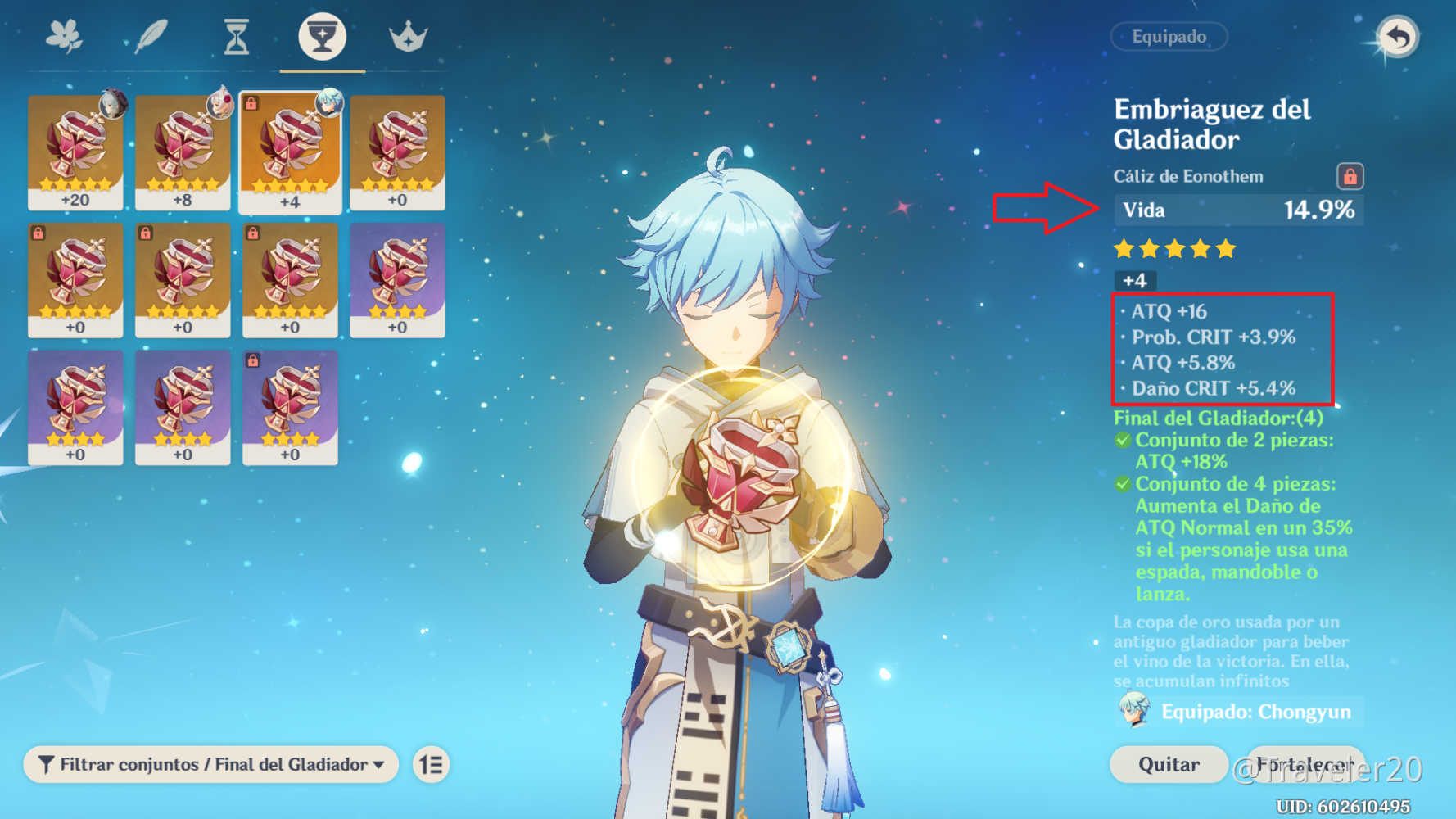Choose the goblet artifact tab
Image resolution: width=1456 pixels, height=819 pixels.
(322, 37)
